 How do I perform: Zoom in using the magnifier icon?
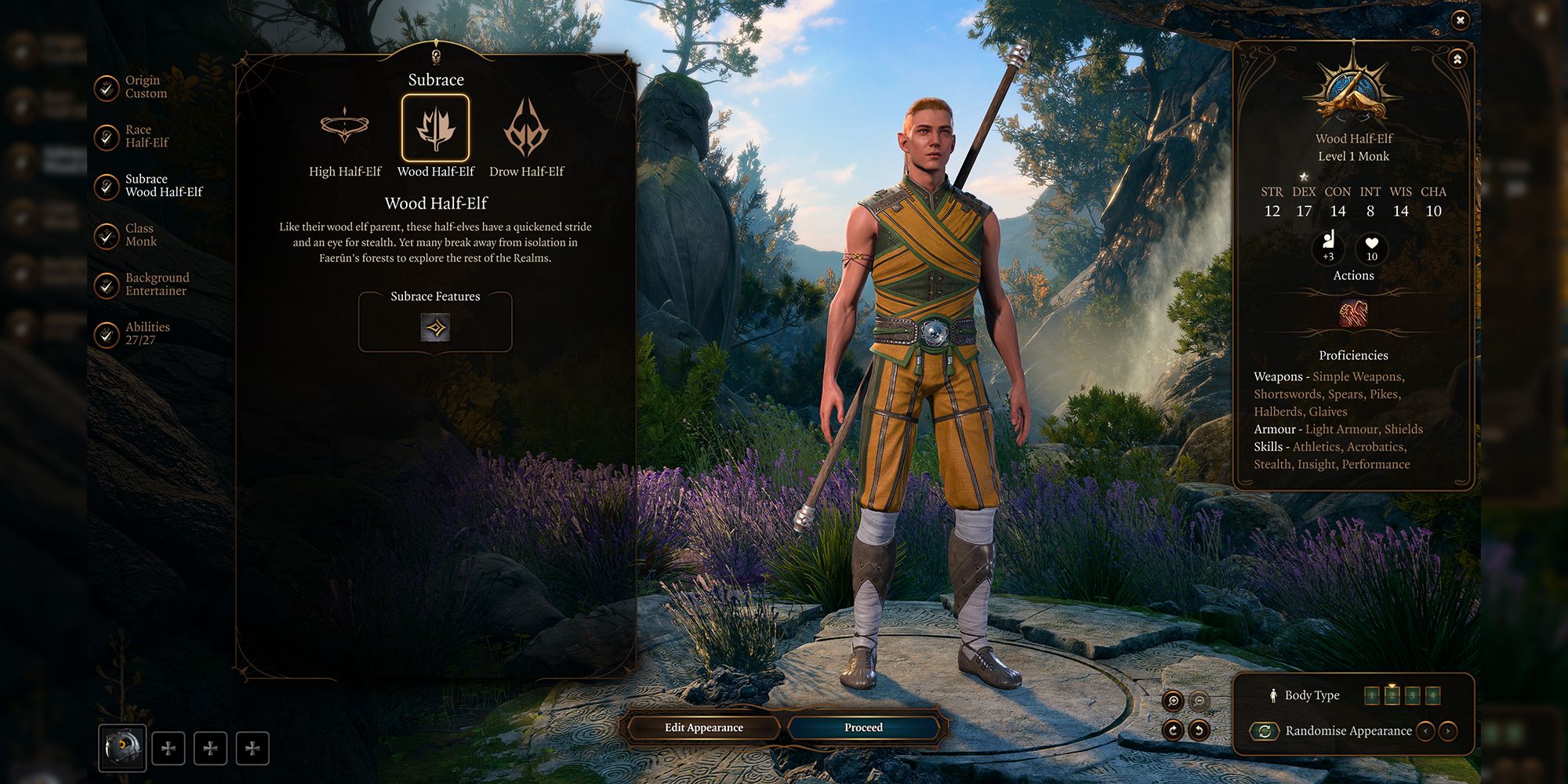point(1174,699)
